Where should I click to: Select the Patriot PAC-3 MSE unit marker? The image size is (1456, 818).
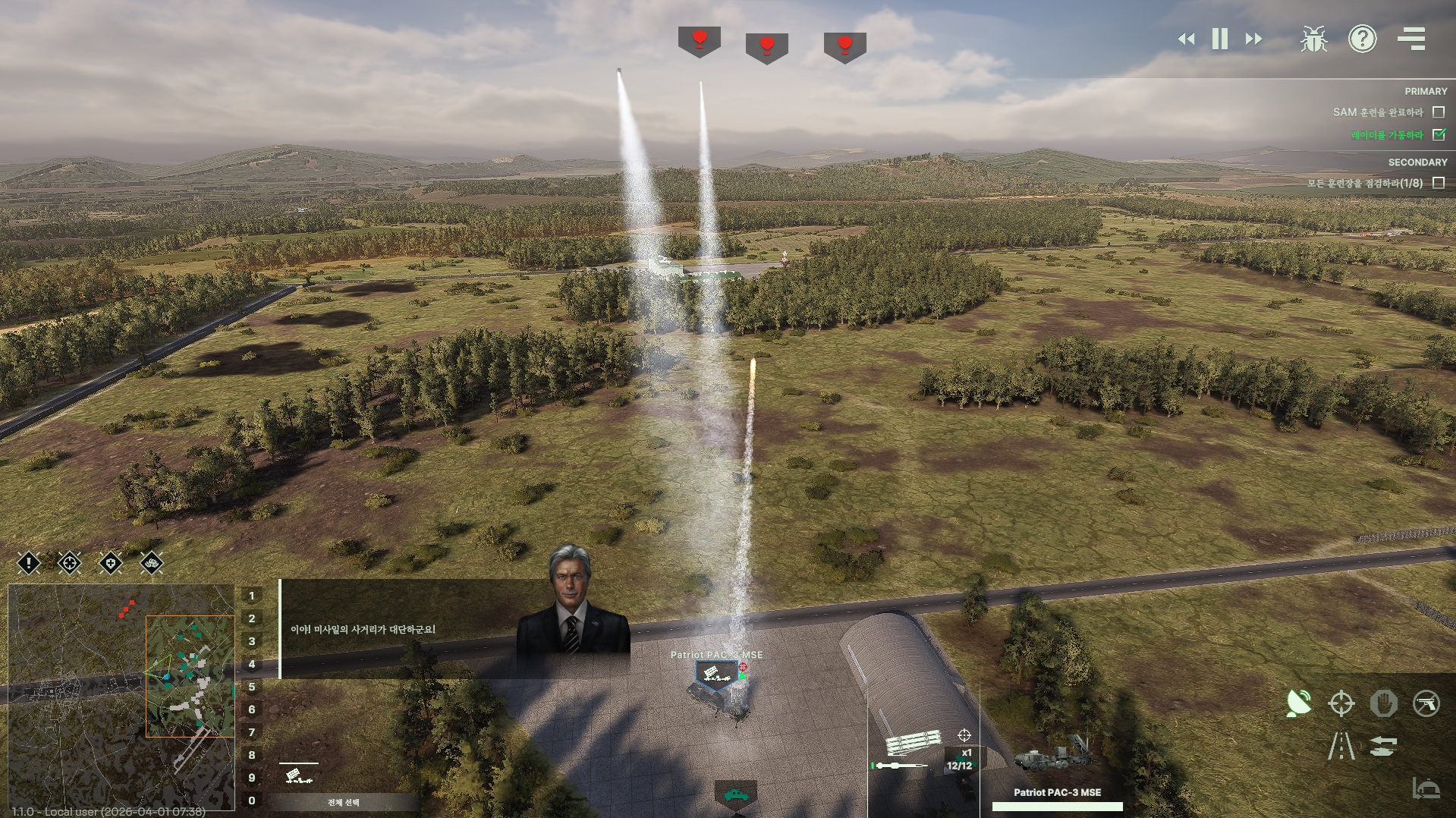[x=715, y=674]
